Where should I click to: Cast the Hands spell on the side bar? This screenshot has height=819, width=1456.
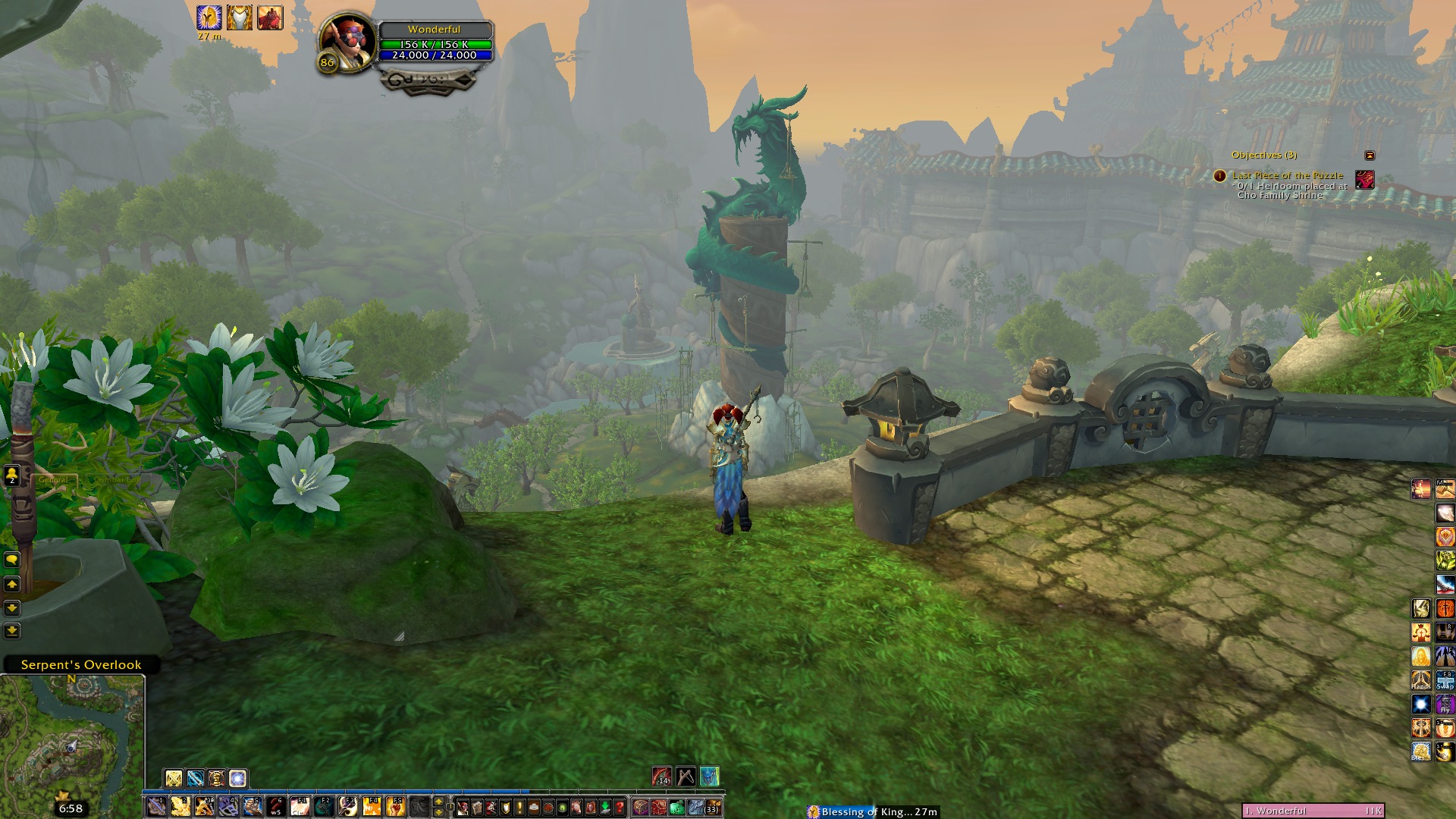[1420, 680]
